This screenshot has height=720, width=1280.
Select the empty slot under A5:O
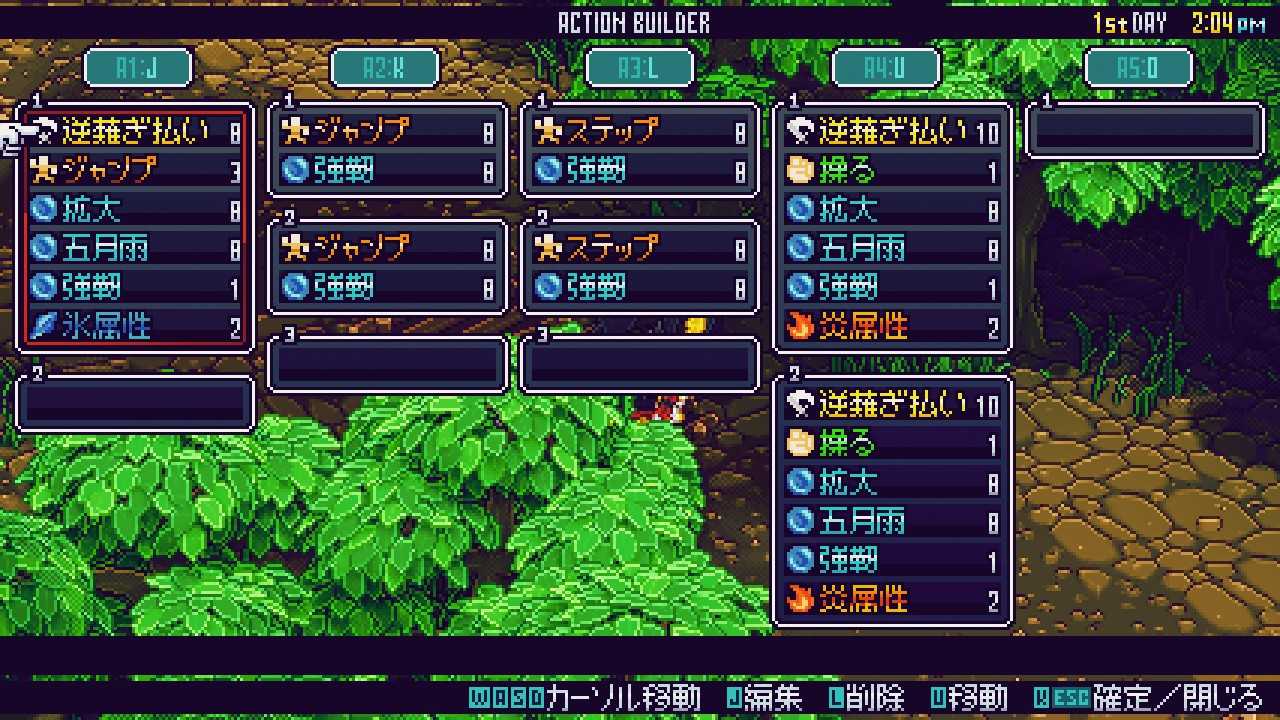[1145, 131]
